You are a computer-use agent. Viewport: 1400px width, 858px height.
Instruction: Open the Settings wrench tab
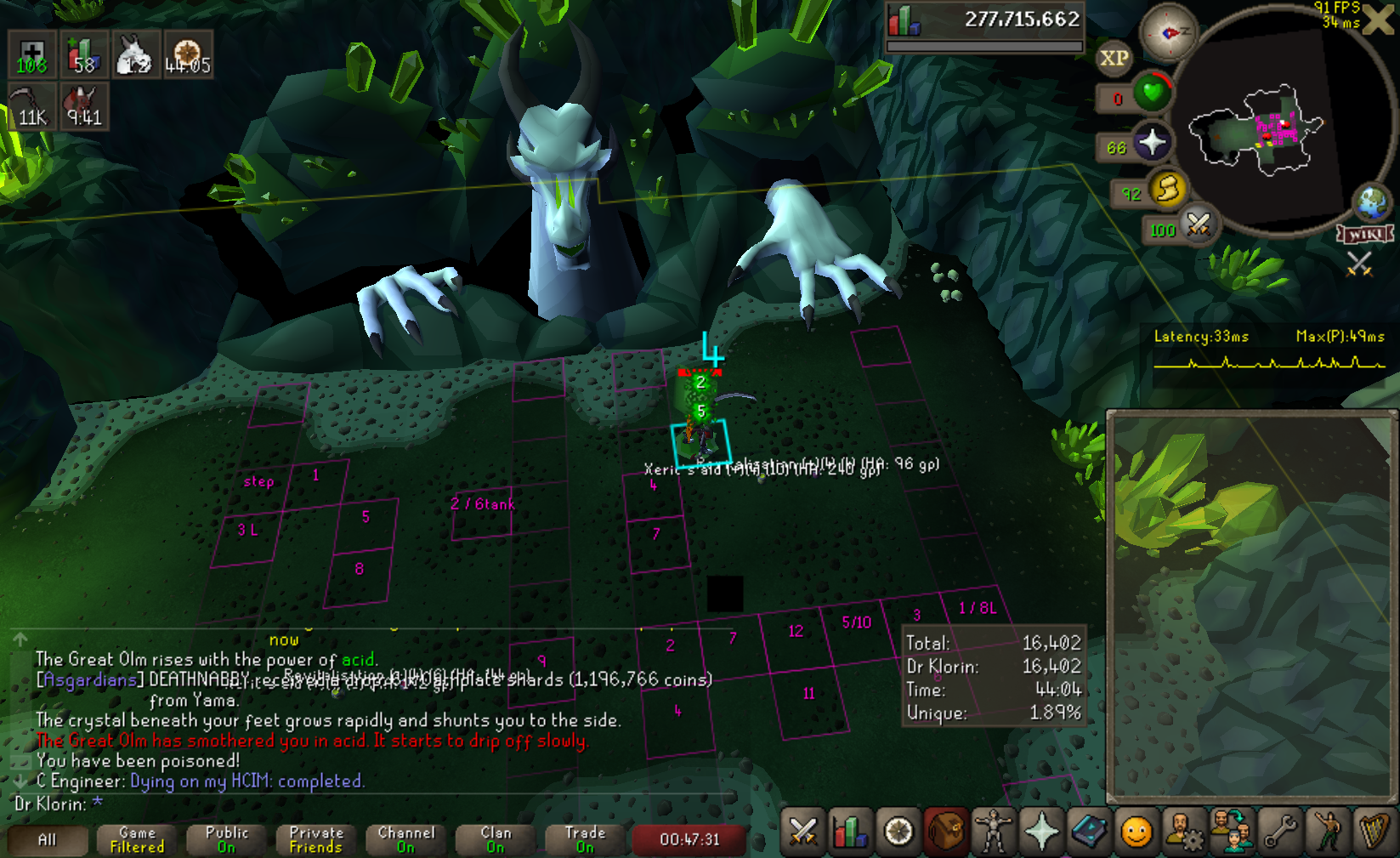coord(1280,831)
